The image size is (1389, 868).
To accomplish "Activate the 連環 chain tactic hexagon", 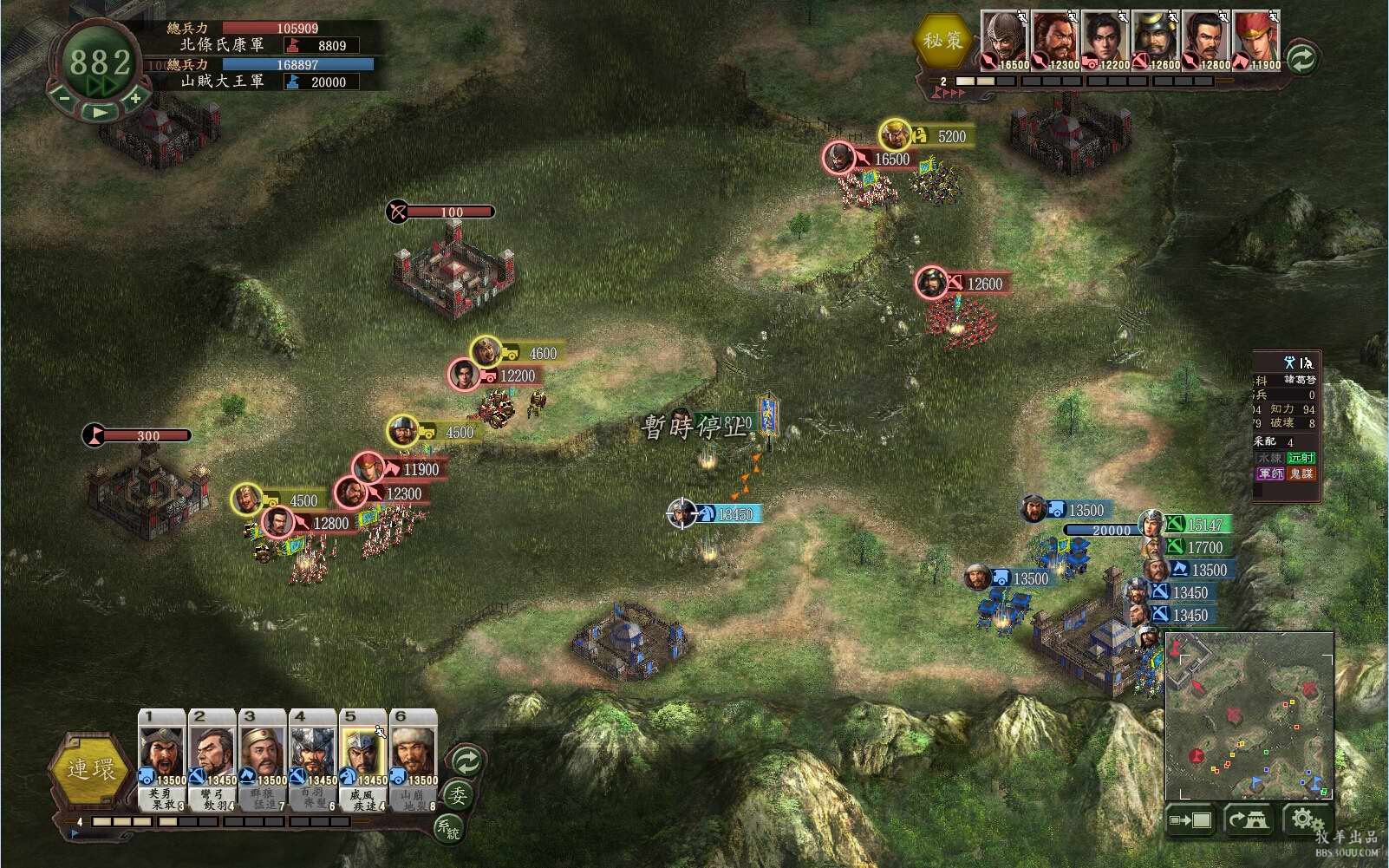I will pyautogui.click(x=90, y=769).
